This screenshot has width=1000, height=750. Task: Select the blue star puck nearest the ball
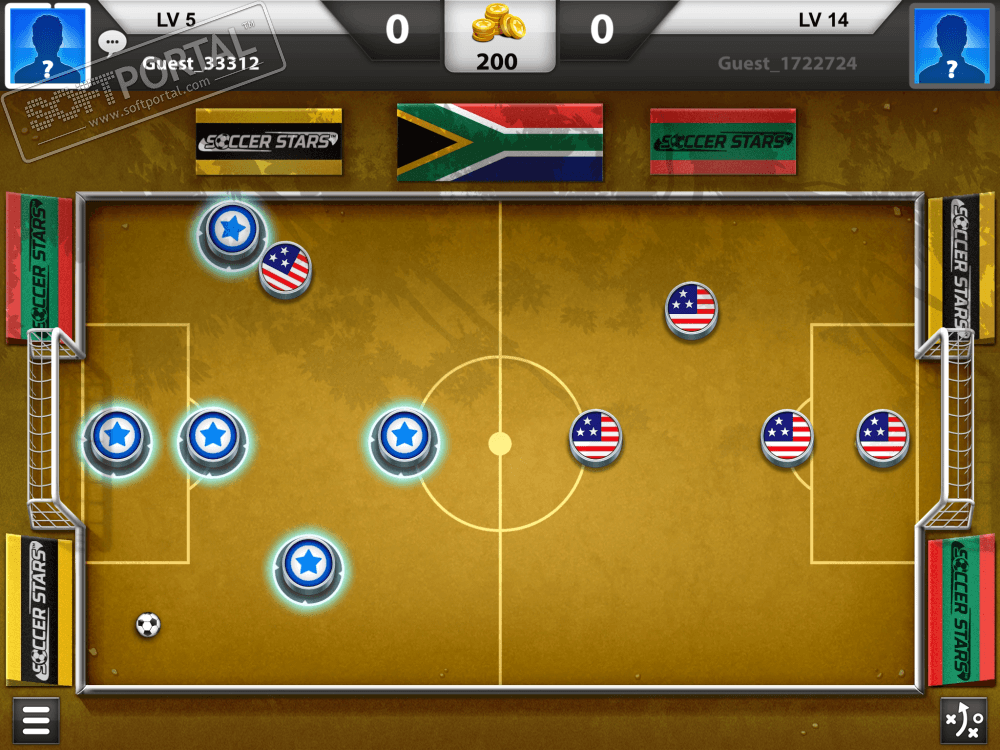click(308, 565)
